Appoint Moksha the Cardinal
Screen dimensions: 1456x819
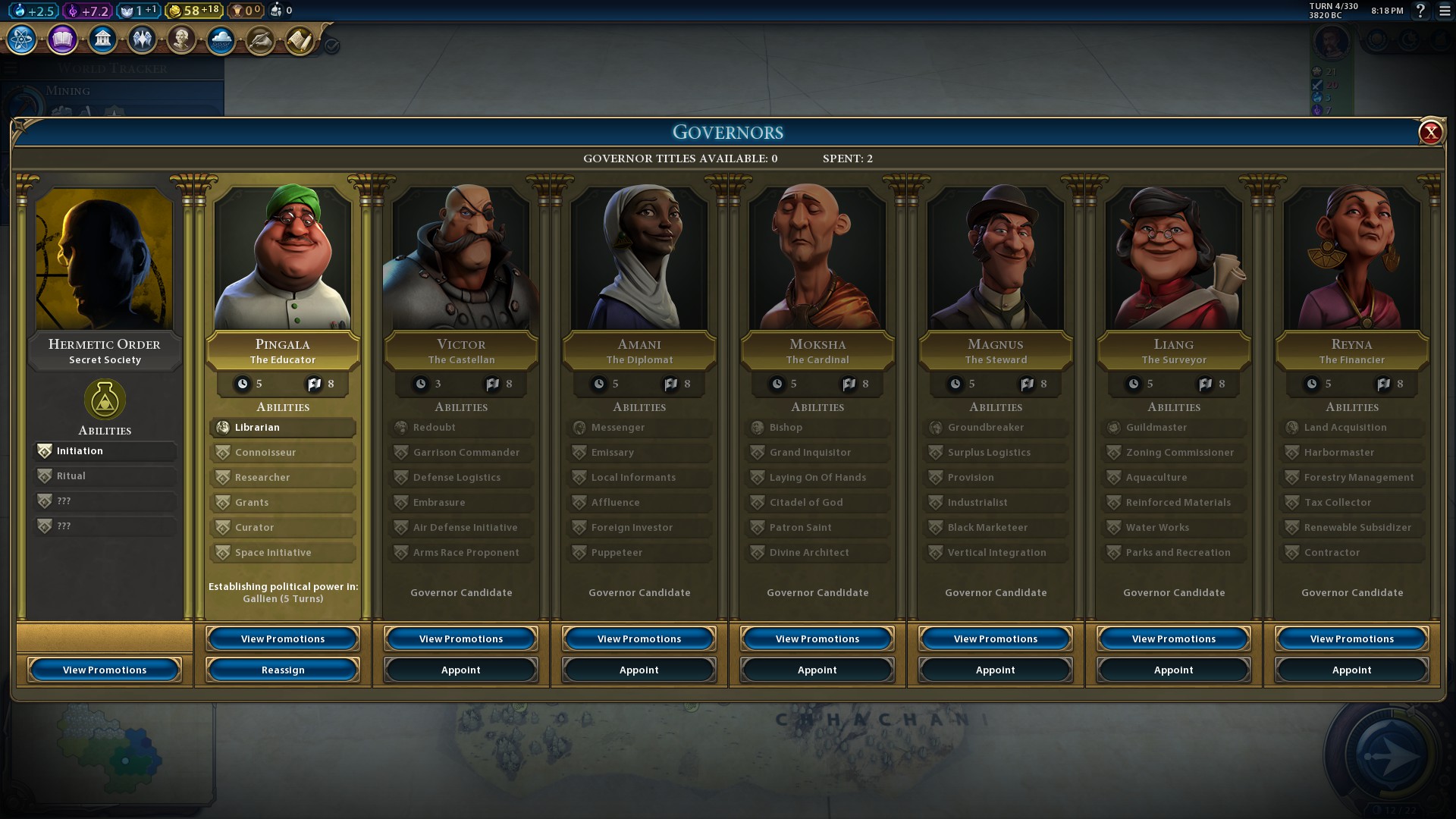click(x=817, y=670)
